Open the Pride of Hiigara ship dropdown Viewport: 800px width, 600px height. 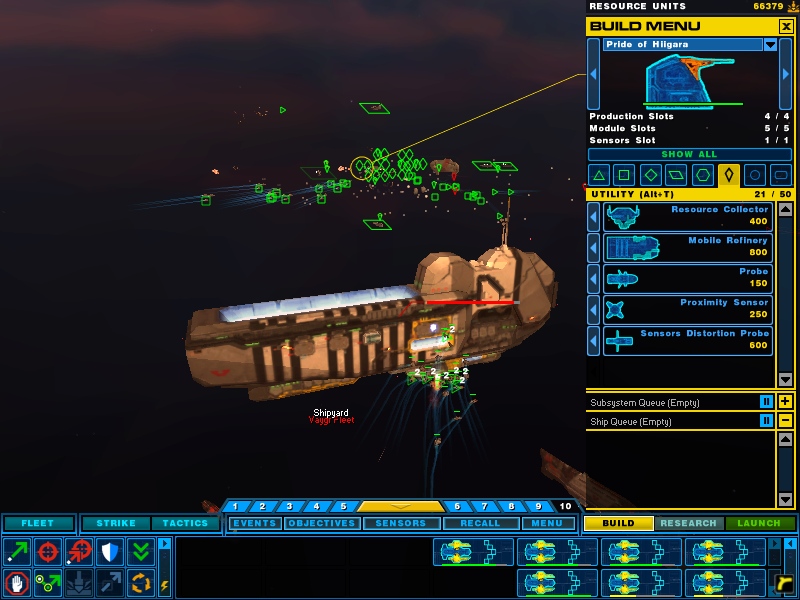click(770, 45)
